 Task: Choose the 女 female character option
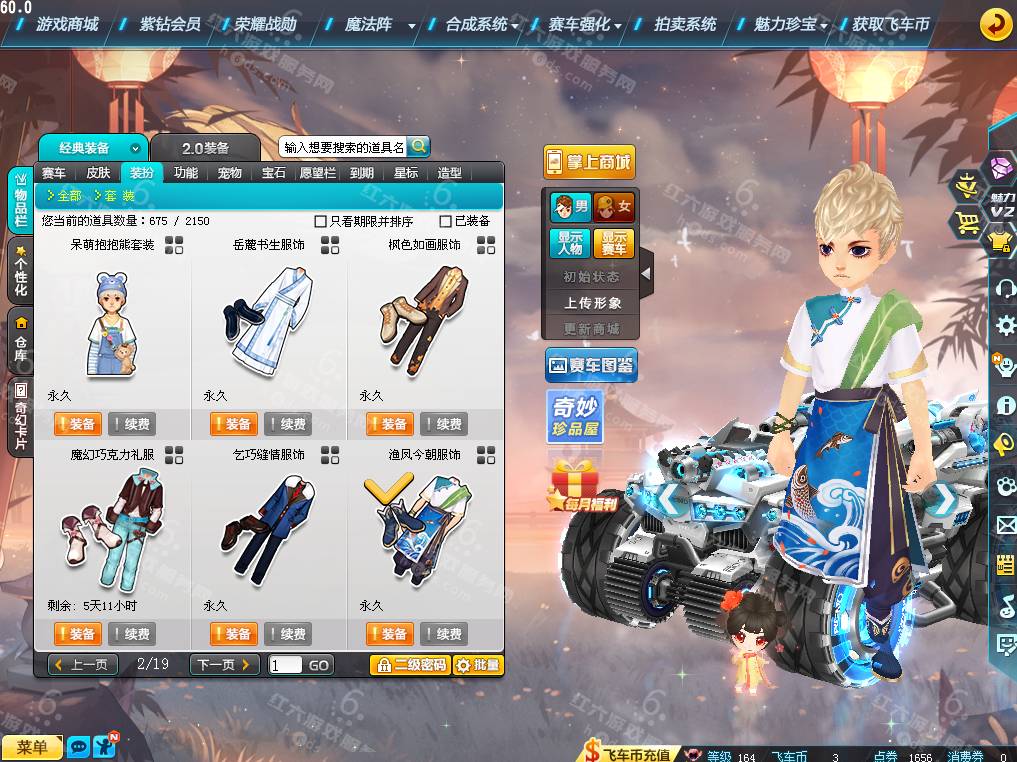pos(614,208)
